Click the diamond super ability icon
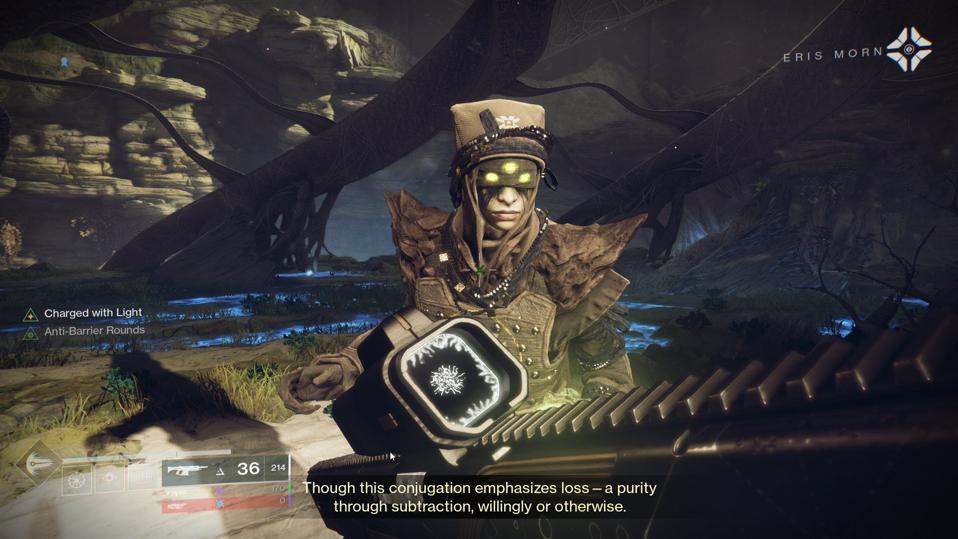Screen dimensions: 958x539 point(37,462)
